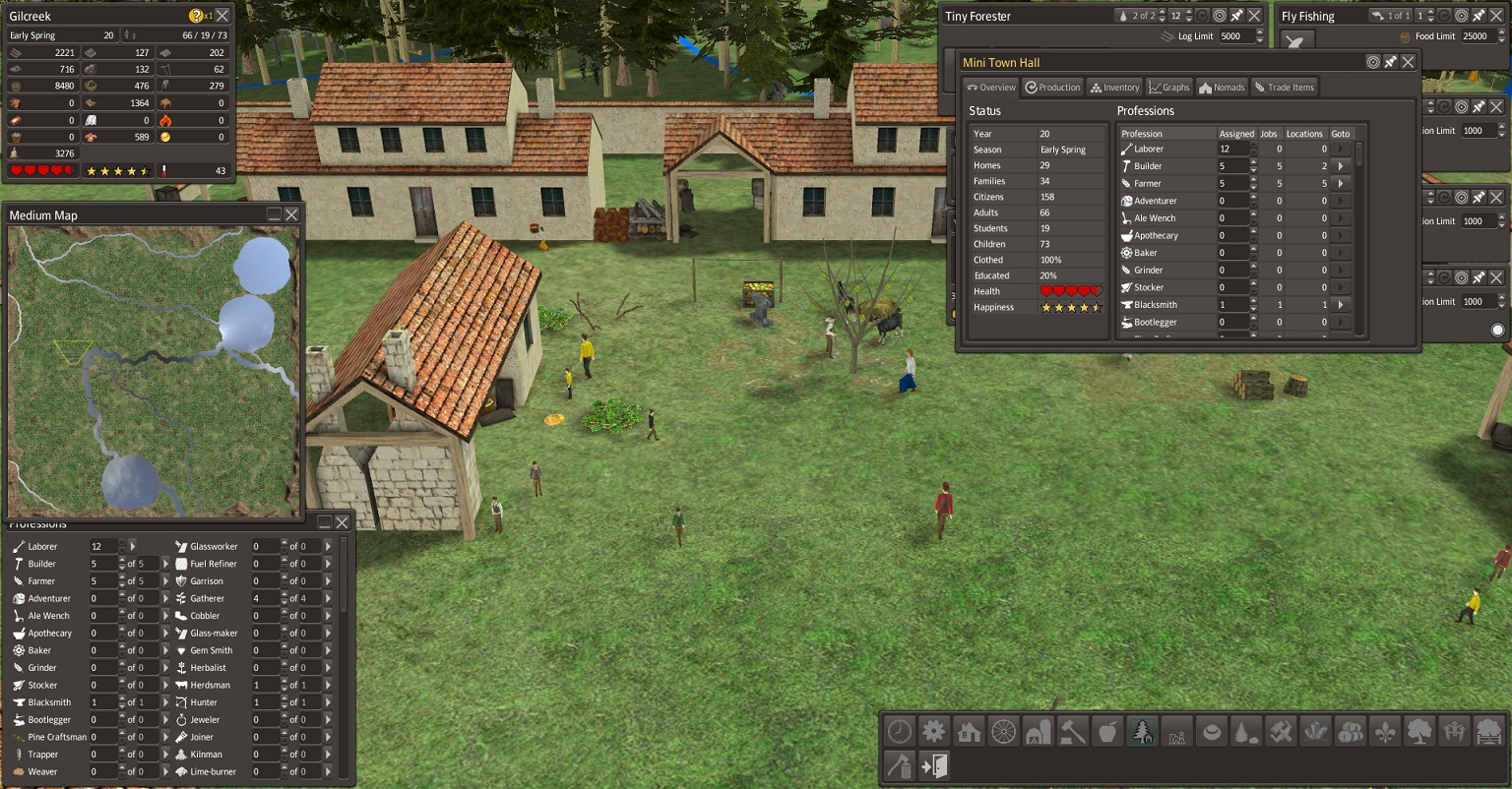Open the game speed clock toolbar button
The height and width of the screenshot is (789, 1512).
(900, 731)
